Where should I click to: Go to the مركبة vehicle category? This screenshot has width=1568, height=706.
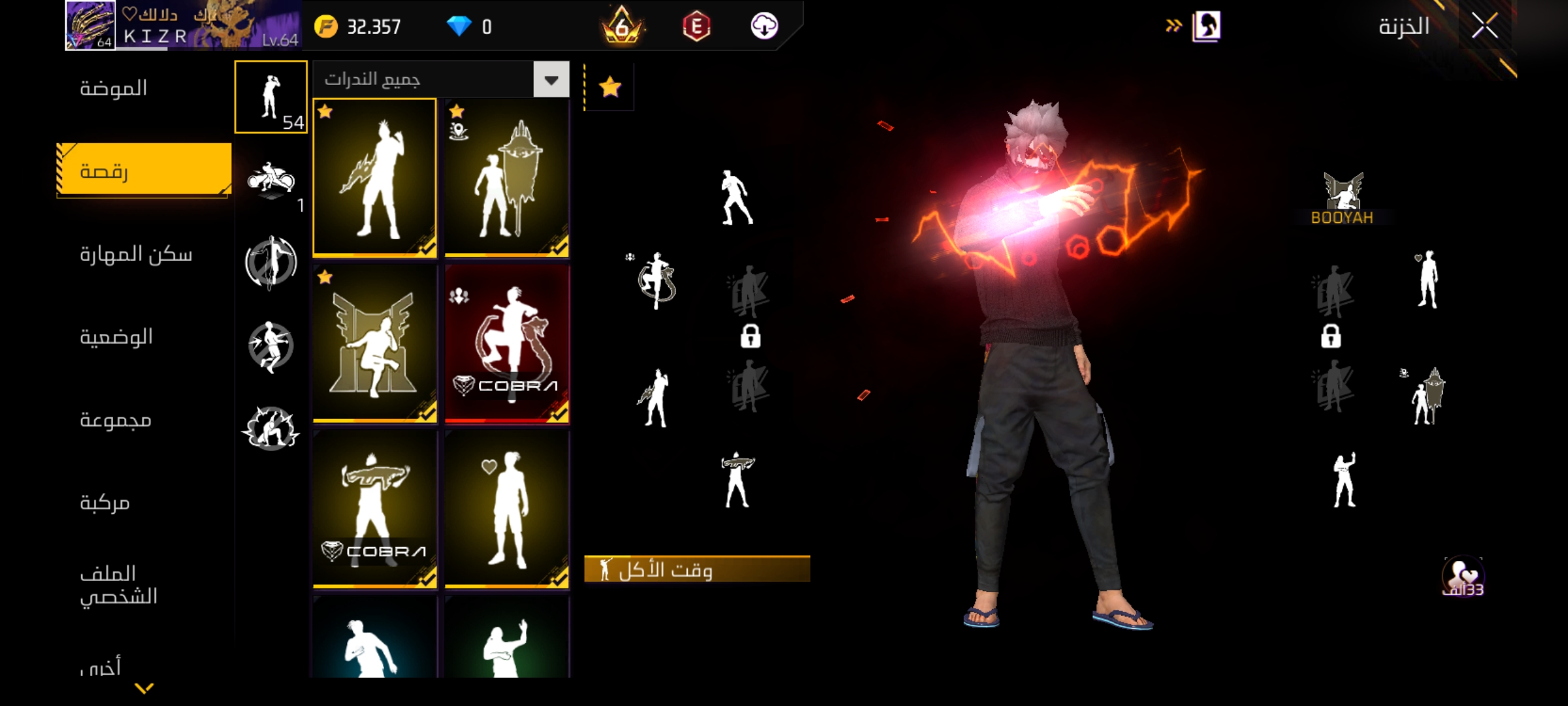click(x=105, y=503)
